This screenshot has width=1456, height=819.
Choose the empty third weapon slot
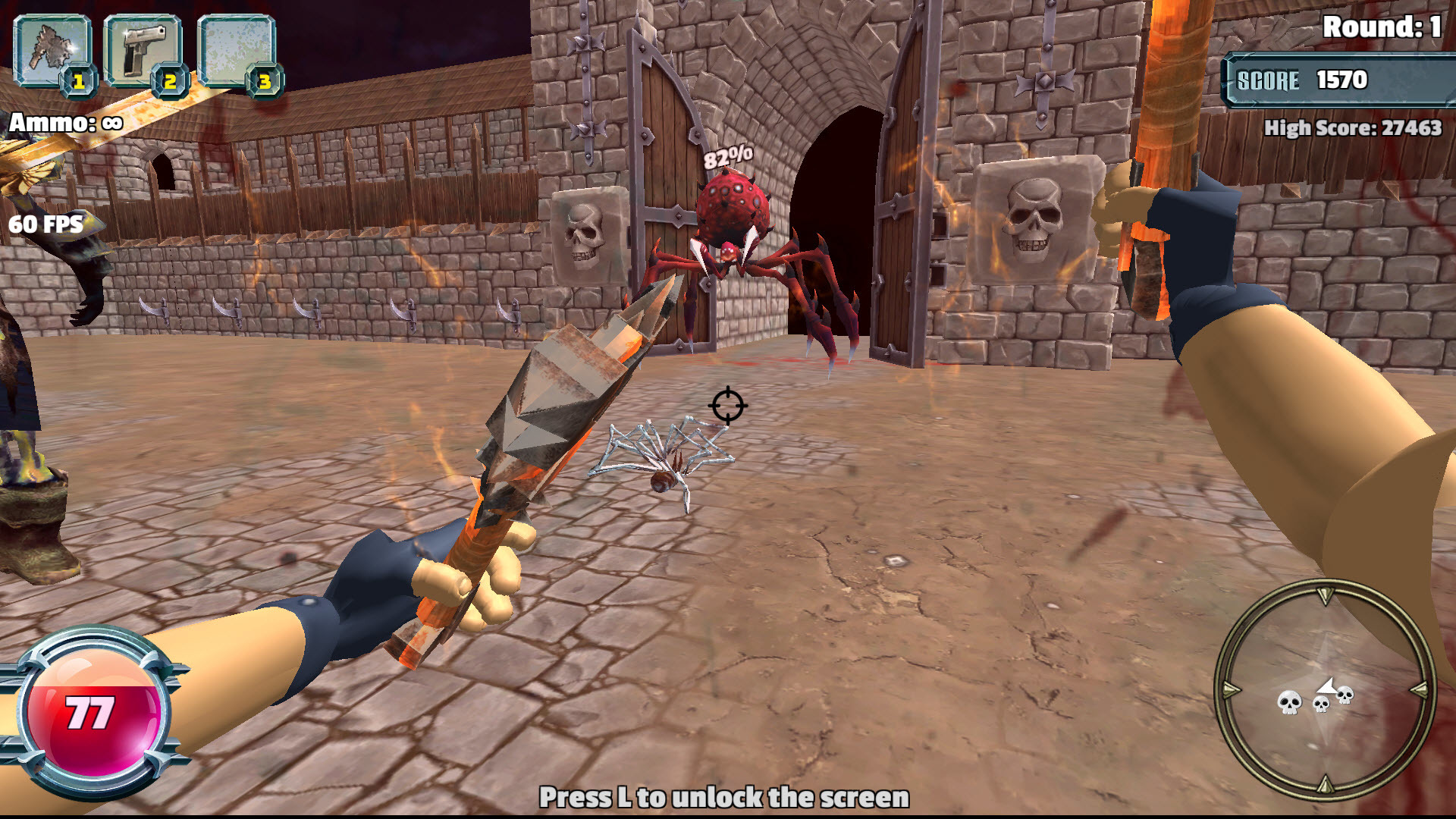[236, 52]
